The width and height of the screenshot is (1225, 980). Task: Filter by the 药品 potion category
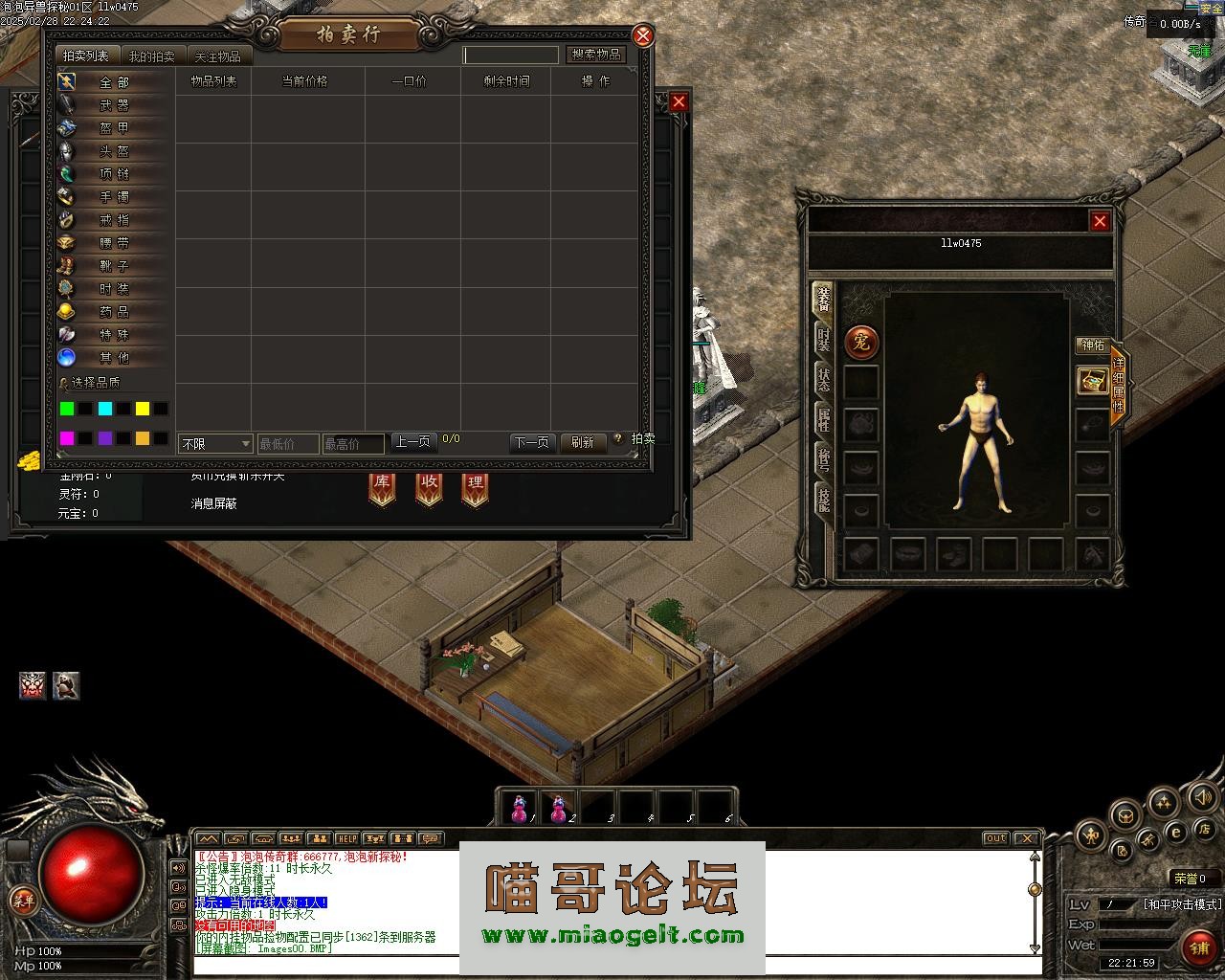114,312
